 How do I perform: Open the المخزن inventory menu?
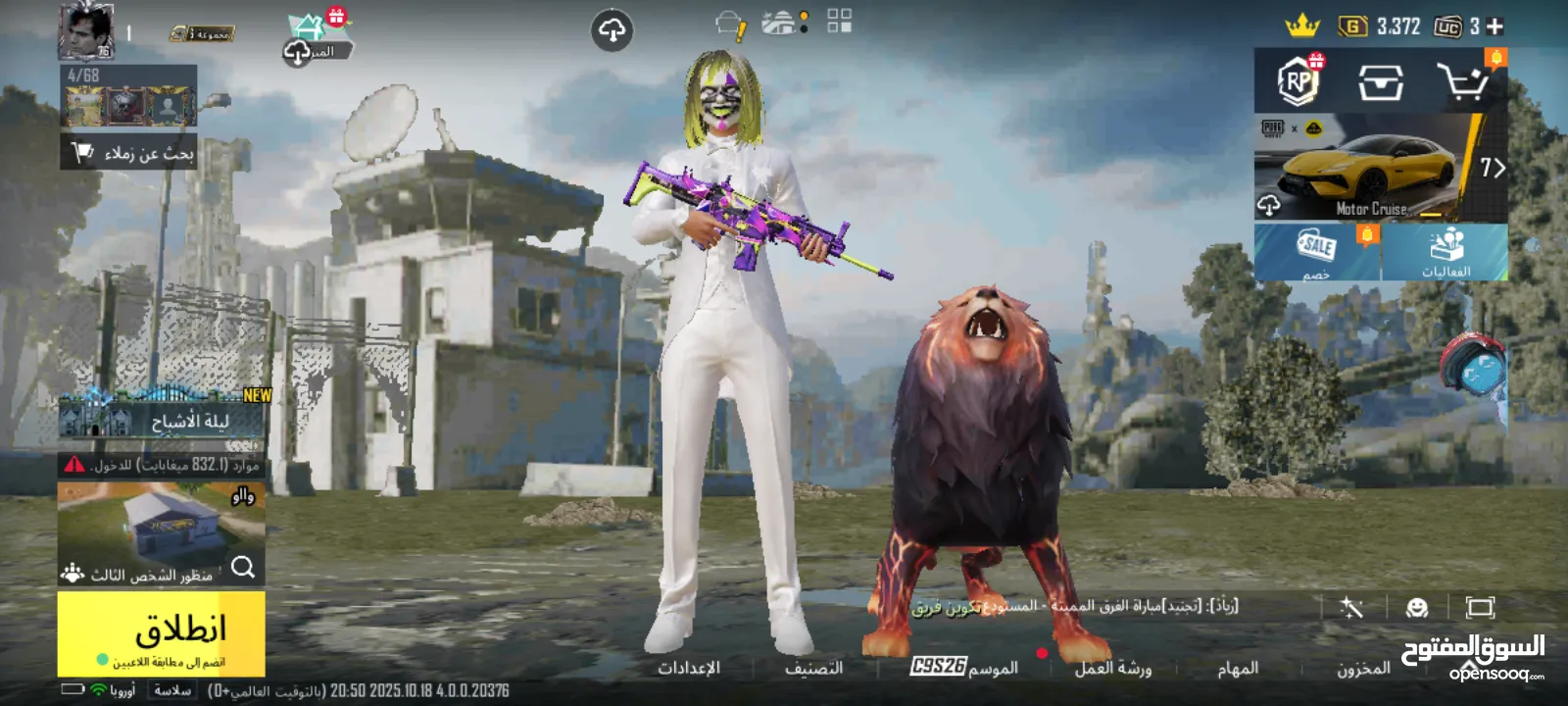click(1363, 668)
